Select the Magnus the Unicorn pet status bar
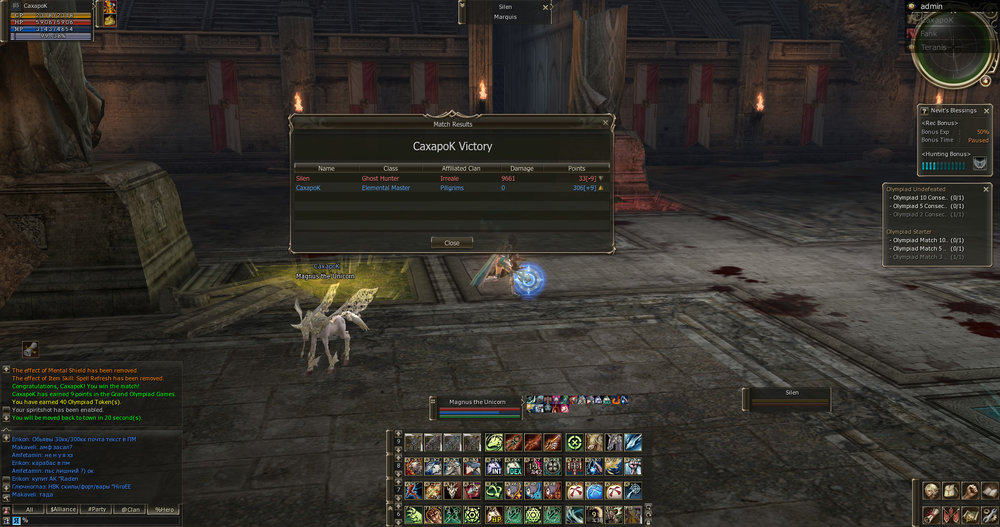 click(480, 406)
